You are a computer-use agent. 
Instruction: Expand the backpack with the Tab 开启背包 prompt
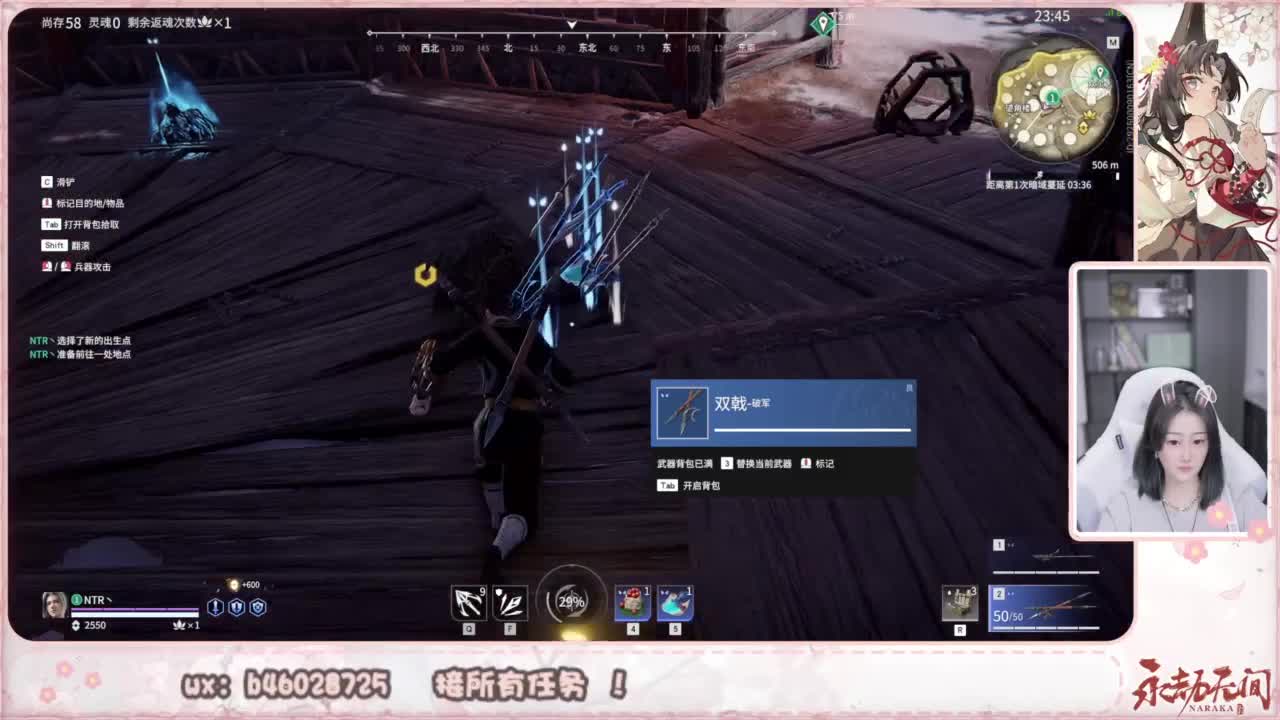click(693, 486)
